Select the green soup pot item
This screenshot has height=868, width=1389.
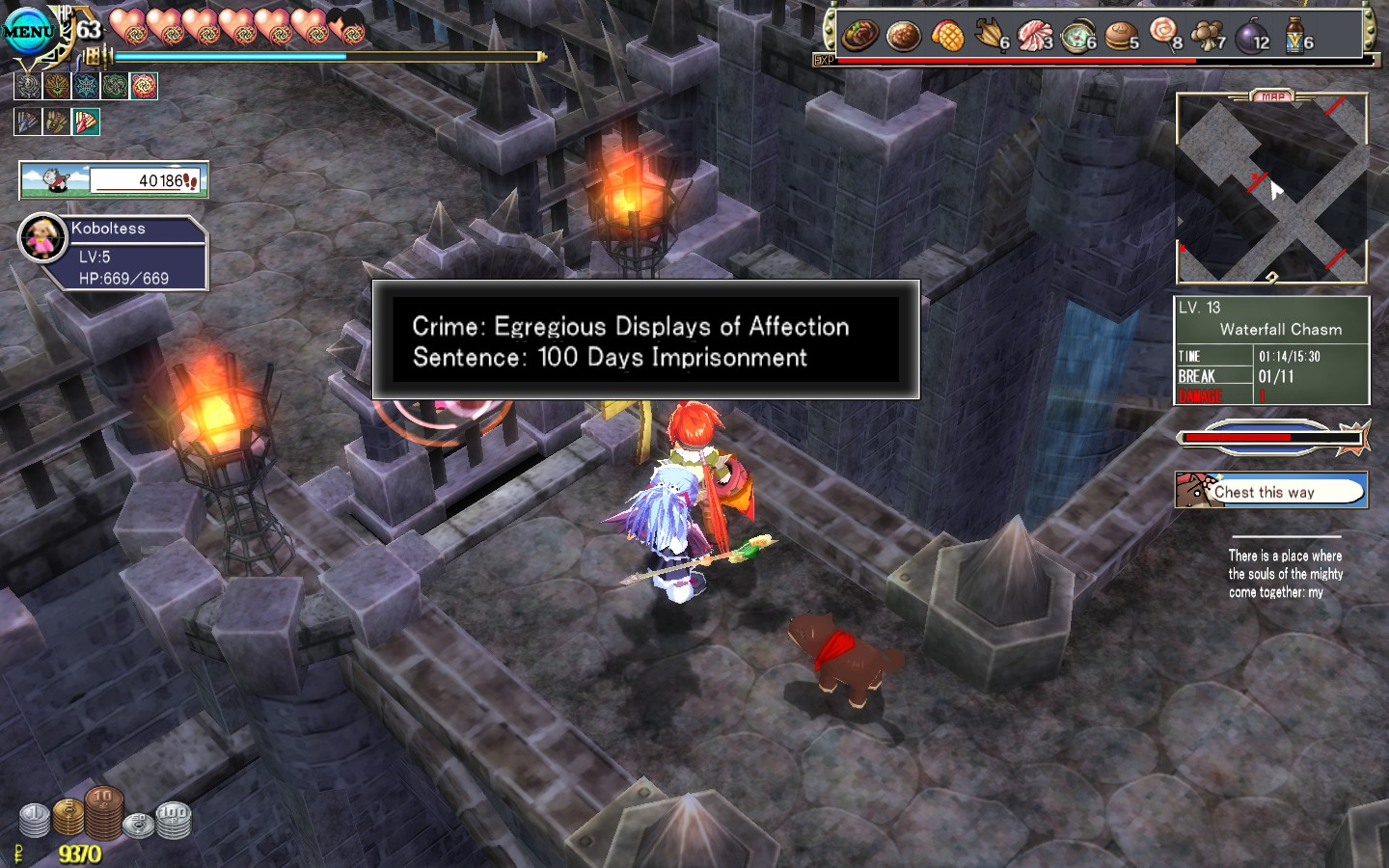tap(1077, 37)
